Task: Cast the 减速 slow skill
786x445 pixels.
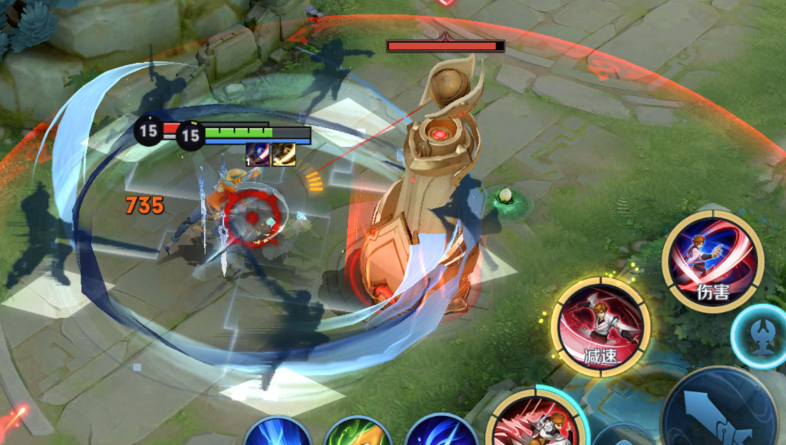Action: [600, 326]
